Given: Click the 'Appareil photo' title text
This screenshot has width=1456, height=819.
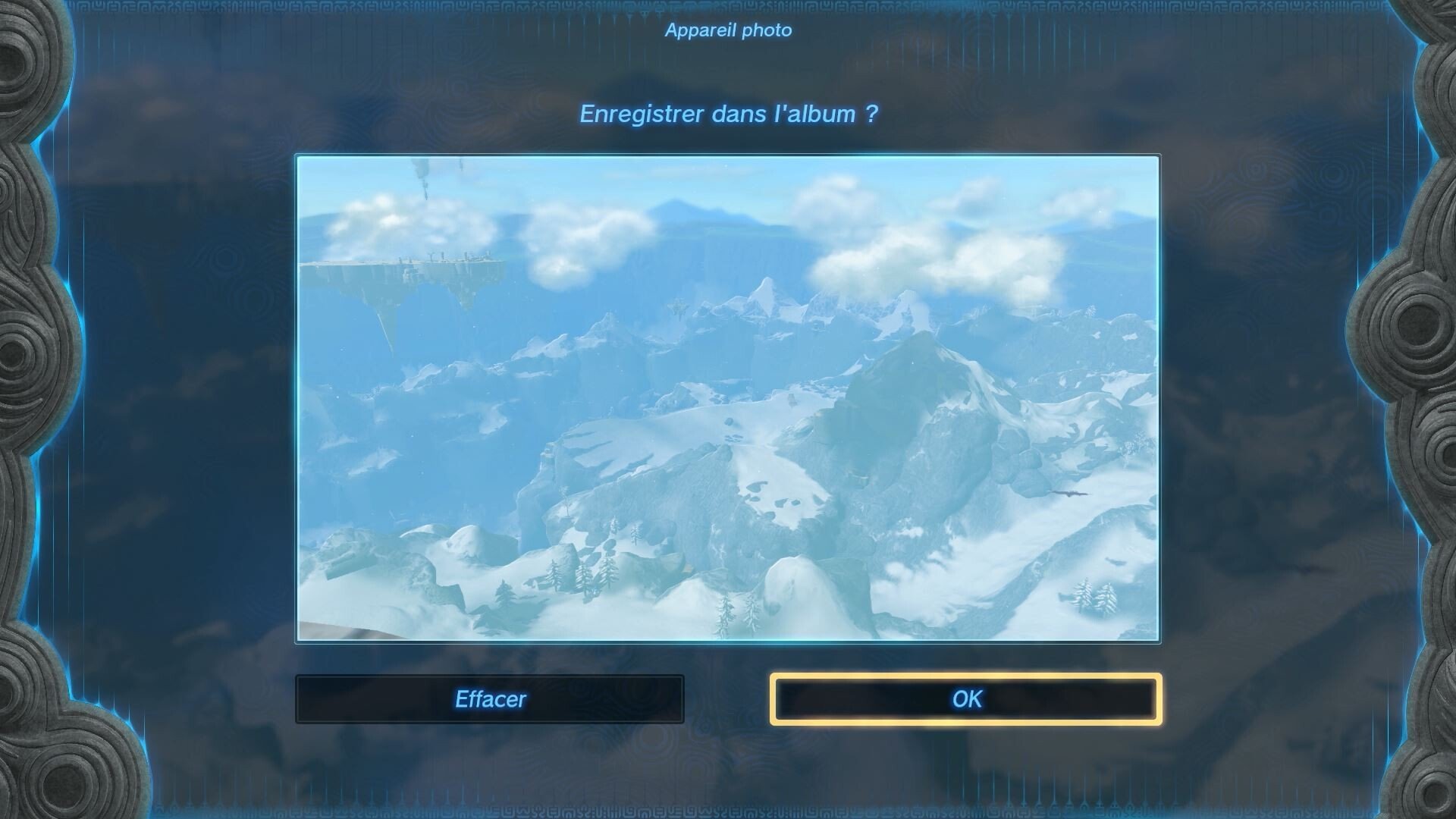Looking at the screenshot, I should pos(727,31).
